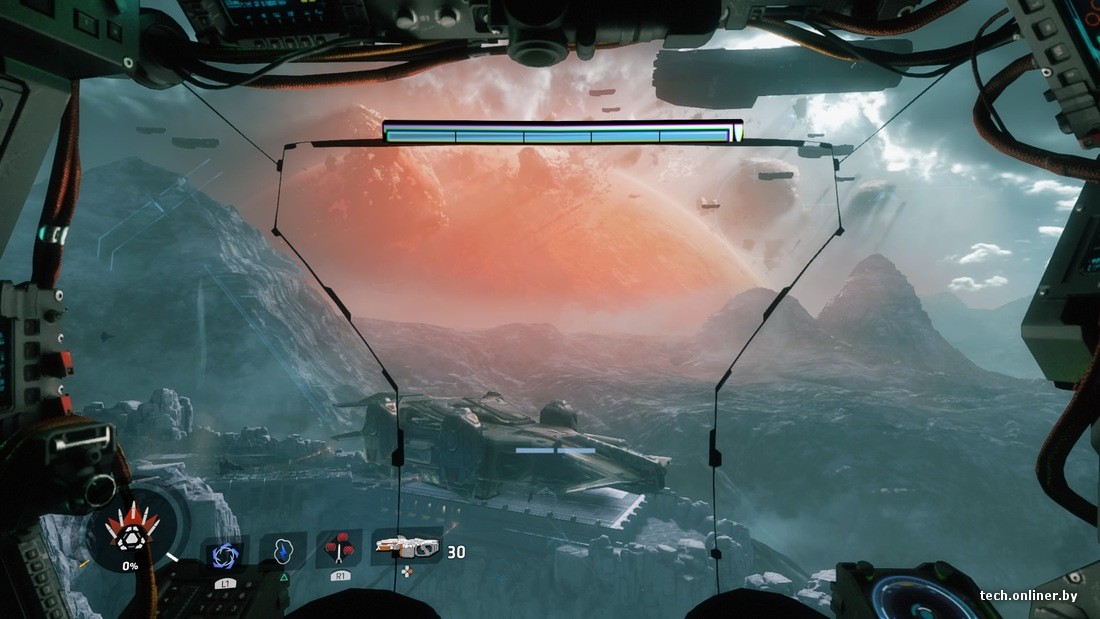This screenshot has width=1100, height=619.
Task: Fire the red cluster rocket ordnance
Action: pos(341,549)
